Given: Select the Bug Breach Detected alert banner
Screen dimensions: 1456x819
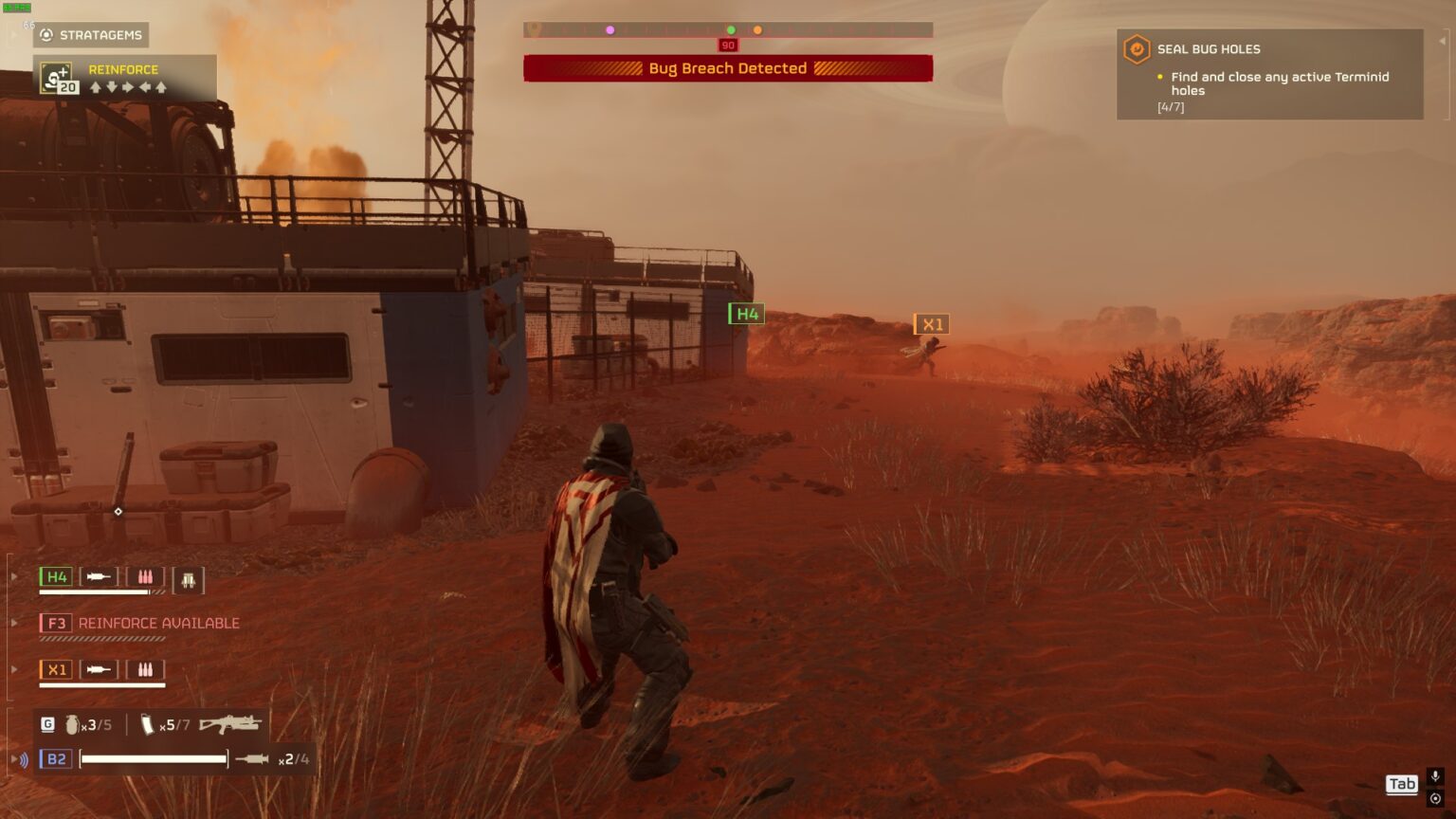Looking at the screenshot, I should [728, 68].
